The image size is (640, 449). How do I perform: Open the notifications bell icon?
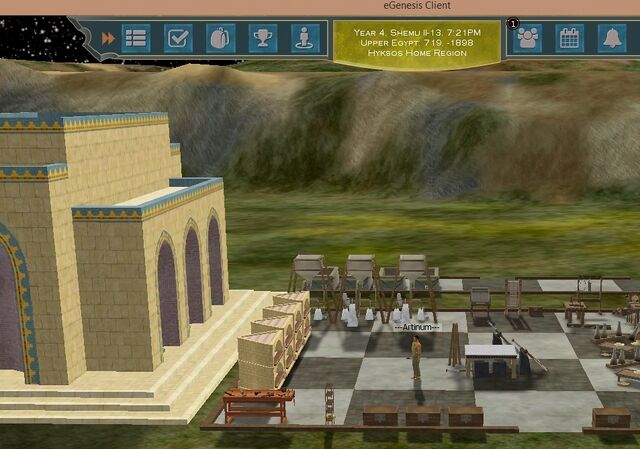point(610,38)
